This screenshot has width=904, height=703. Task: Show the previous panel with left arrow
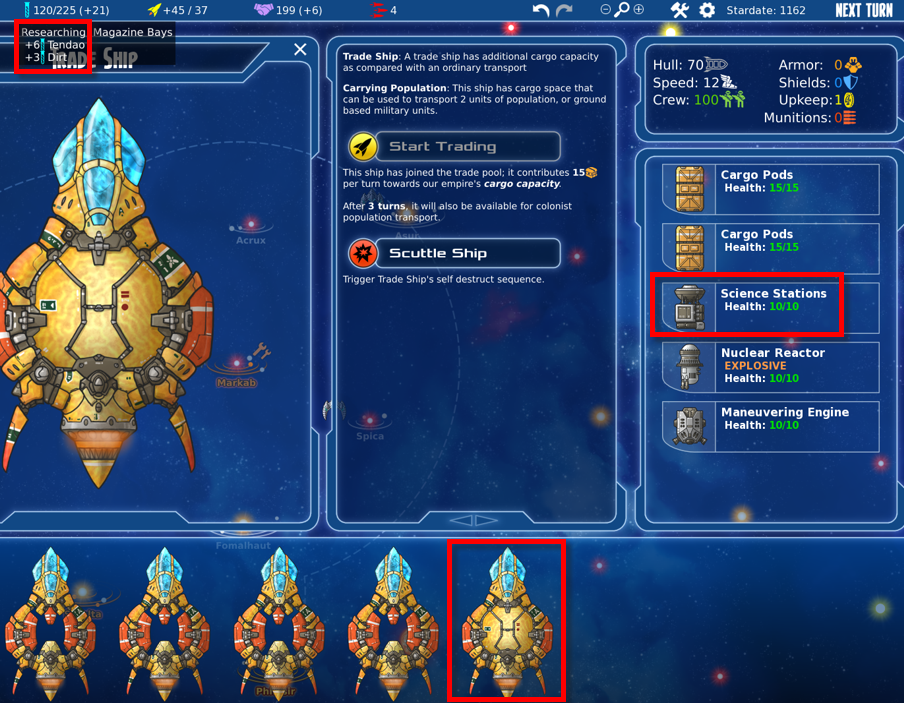point(460,520)
